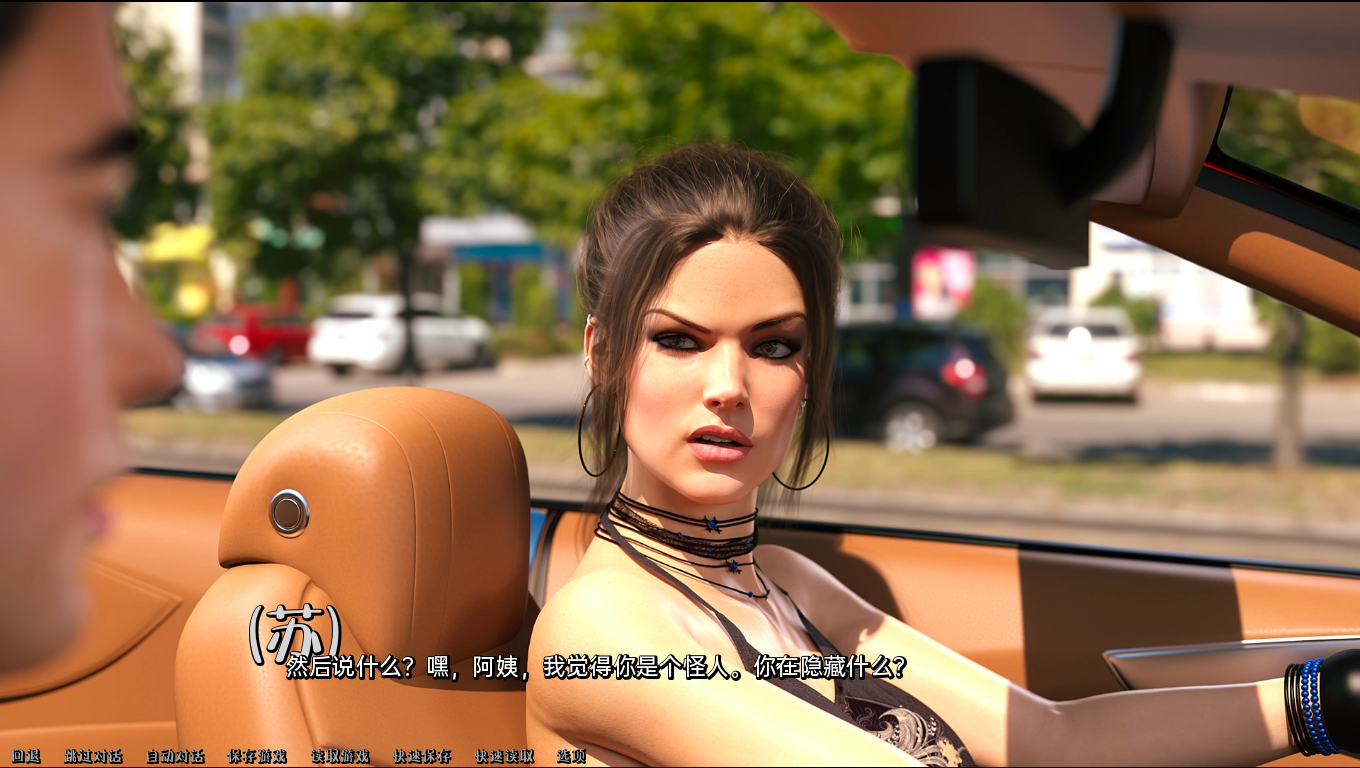
Task: Skip dialogue with 跳过对话
Action: click(93, 756)
